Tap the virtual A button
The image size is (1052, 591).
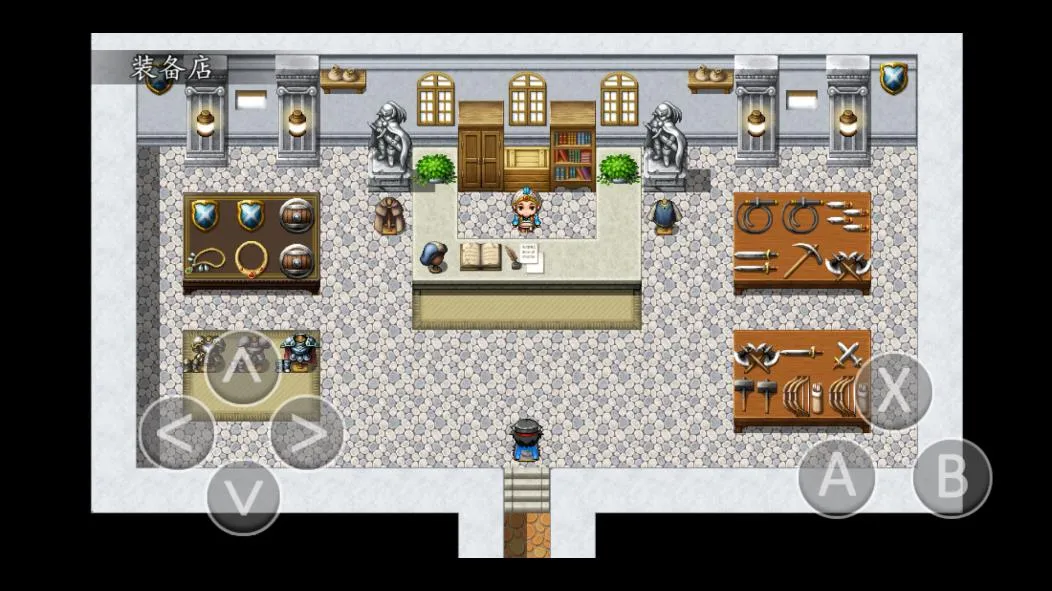tap(837, 478)
